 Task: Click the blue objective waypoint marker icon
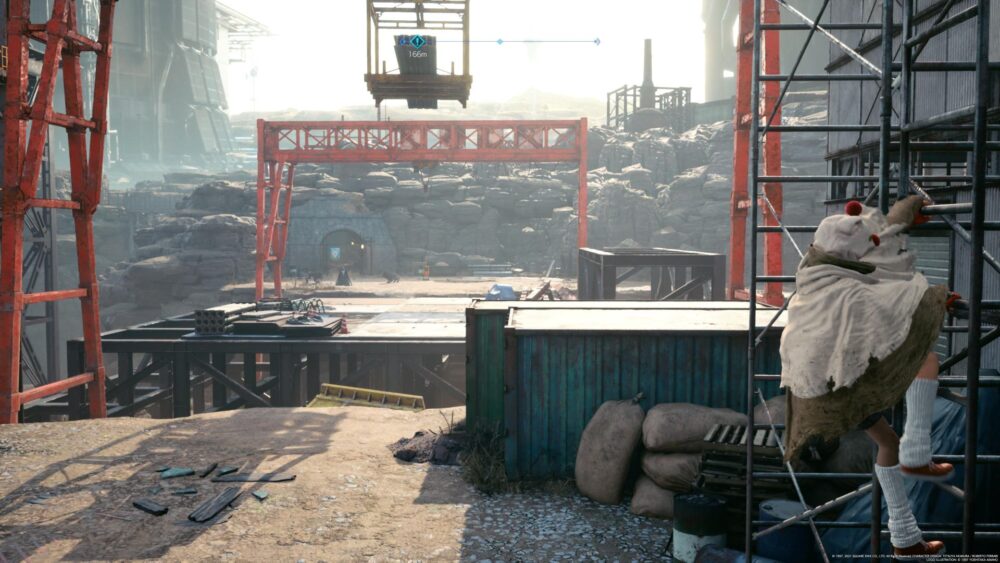(416, 42)
